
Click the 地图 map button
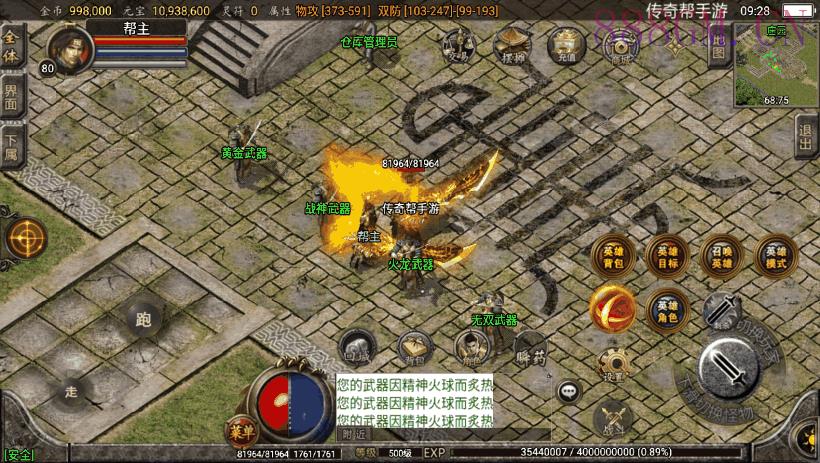tap(718, 46)
